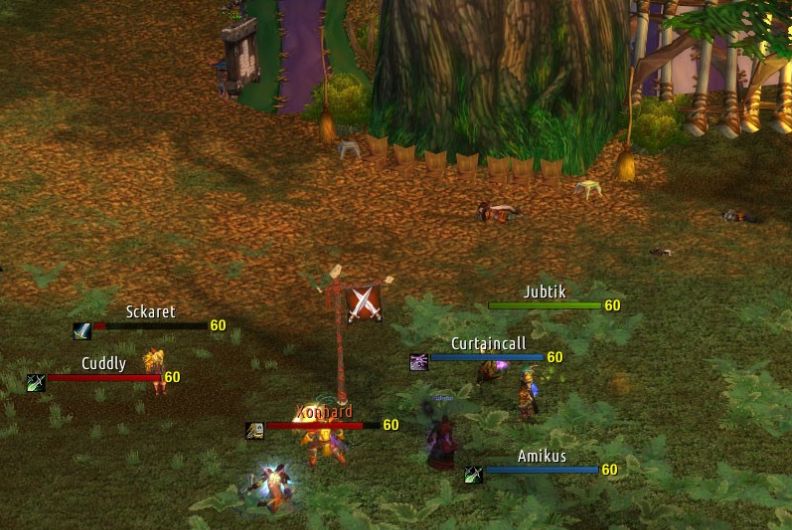Image resolution: width=792 pixels, height=530 pixels.
Task: Target Jubtik's green nameplate
Action: pyautogui.click(x=544, y=306)
